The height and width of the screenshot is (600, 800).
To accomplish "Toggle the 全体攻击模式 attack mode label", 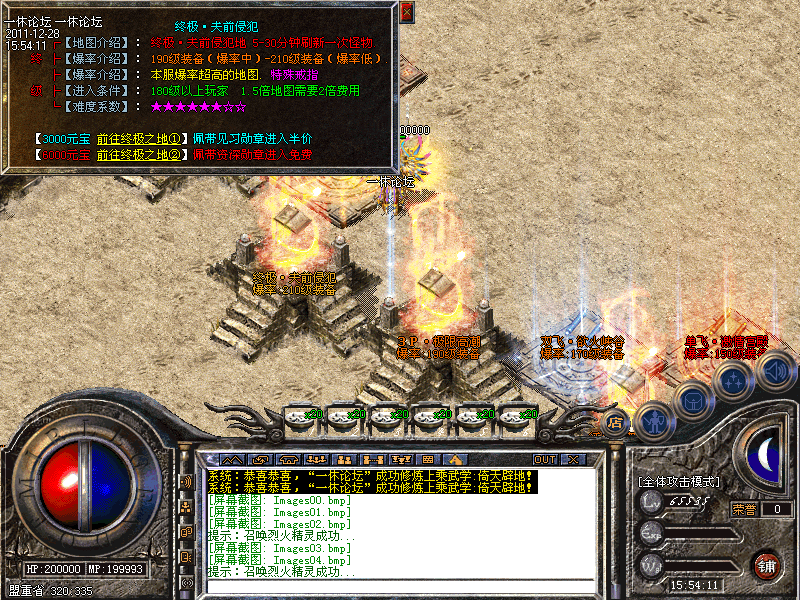I will click(x=678, y=481).
